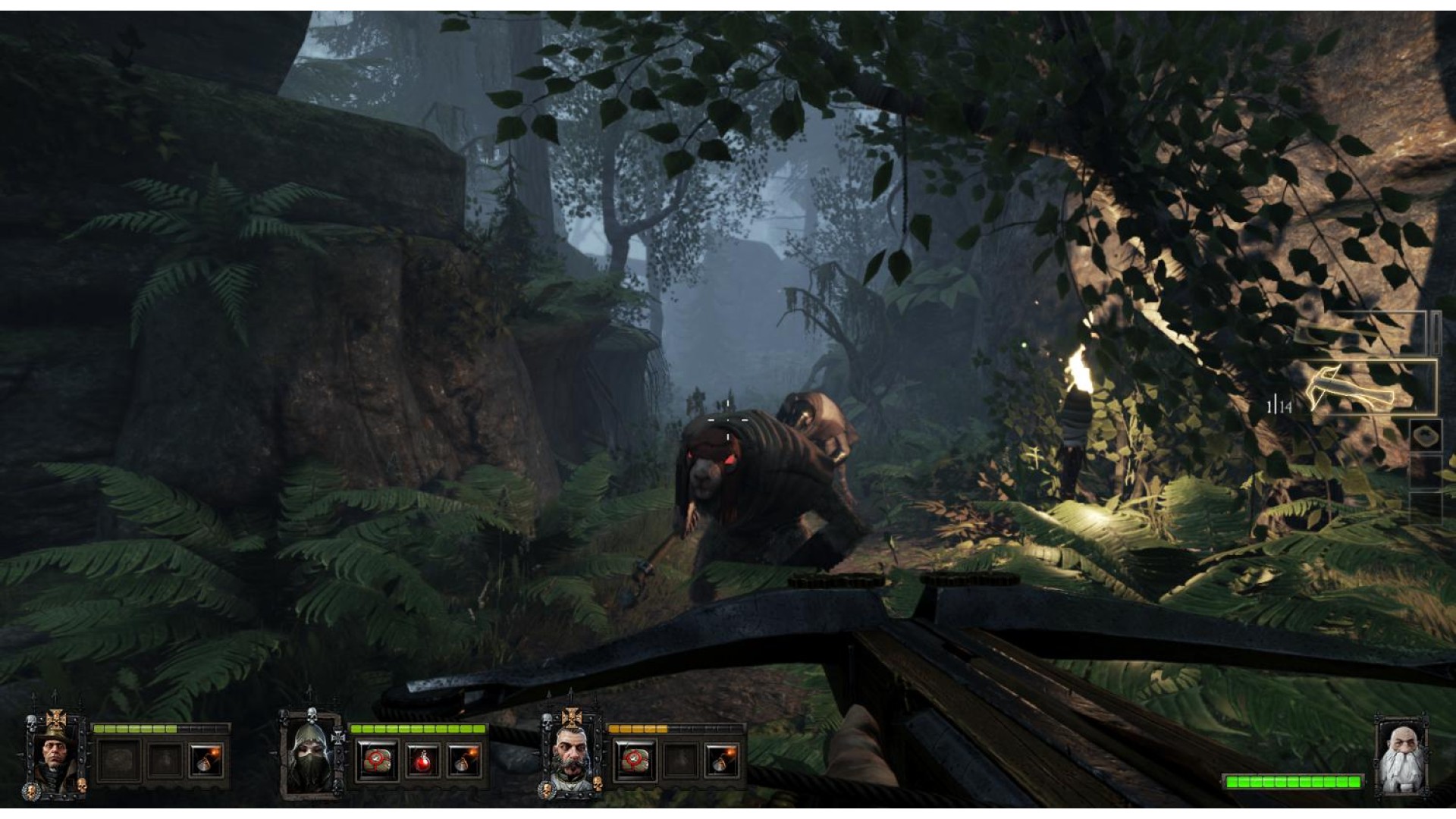Click the bearded soldier's medical supplies slot

(634, 761)
